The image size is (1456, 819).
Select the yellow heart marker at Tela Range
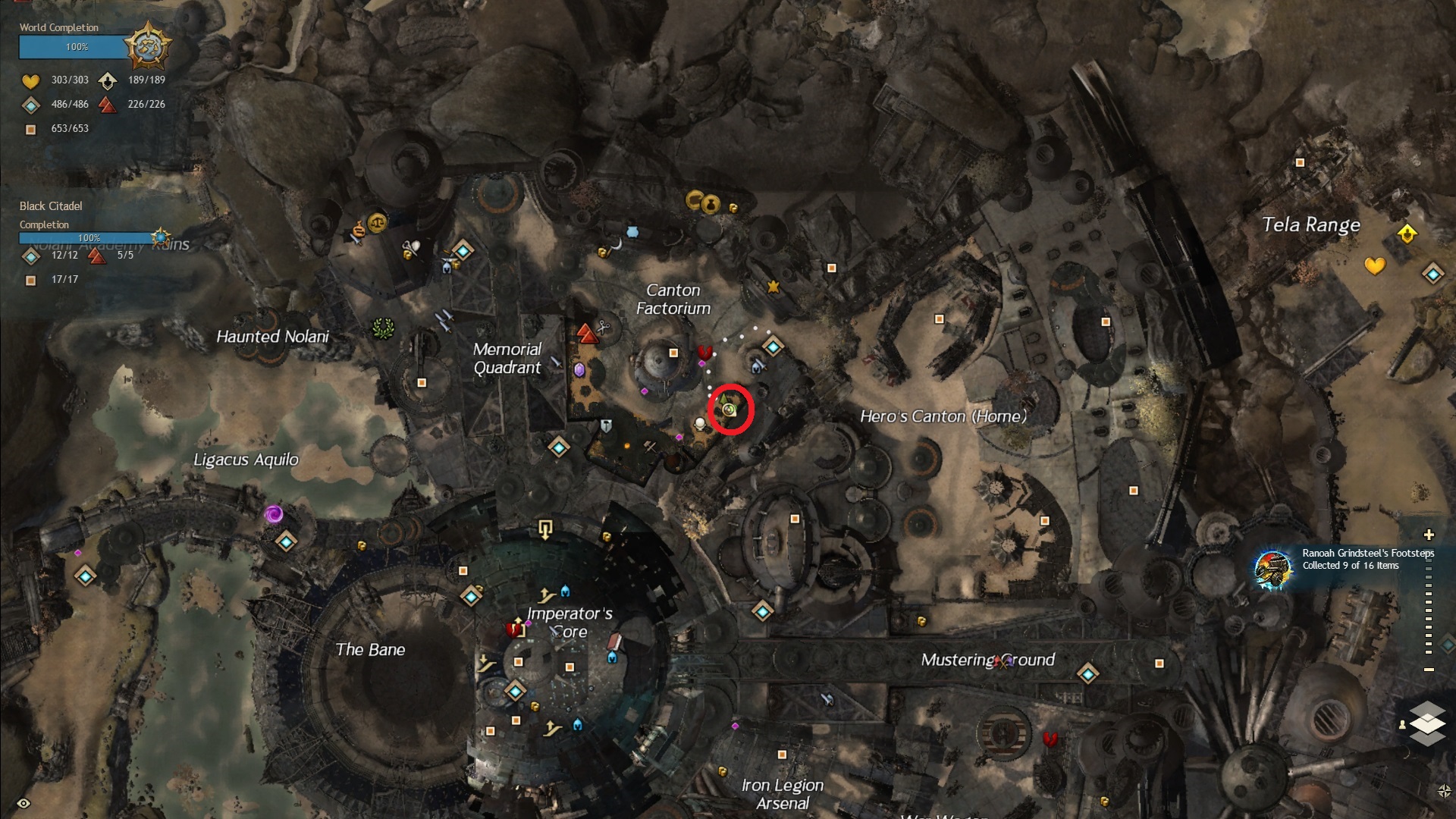1375,265
